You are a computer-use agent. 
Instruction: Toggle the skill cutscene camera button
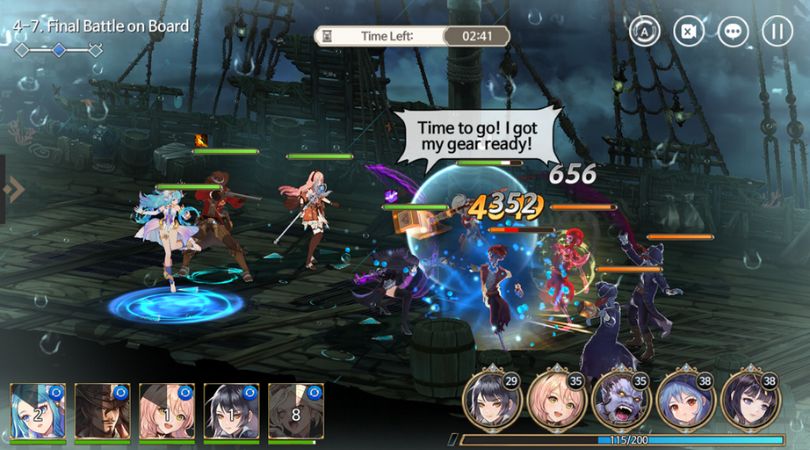[x=689, y=31]
